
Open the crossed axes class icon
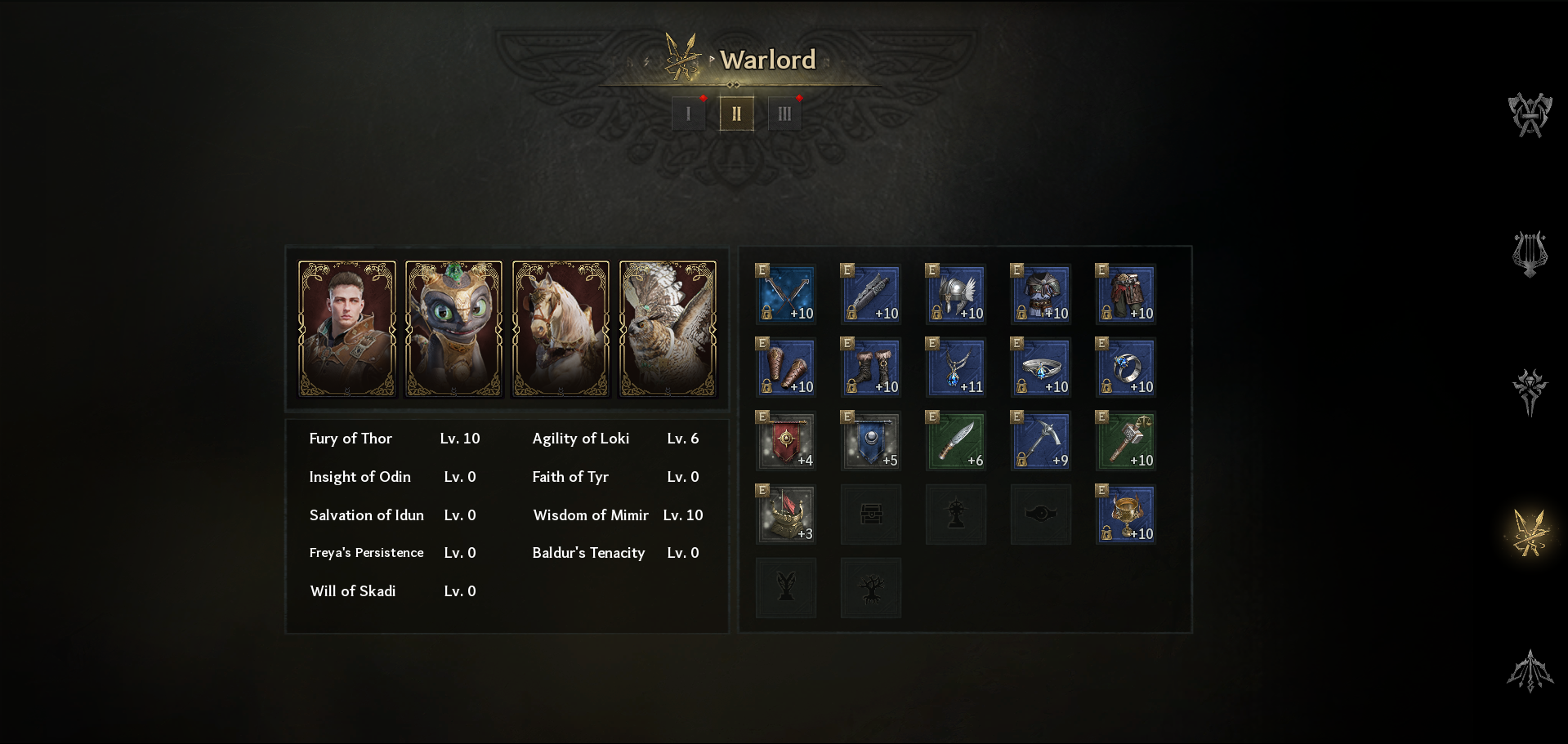(x=1530, y=115)
